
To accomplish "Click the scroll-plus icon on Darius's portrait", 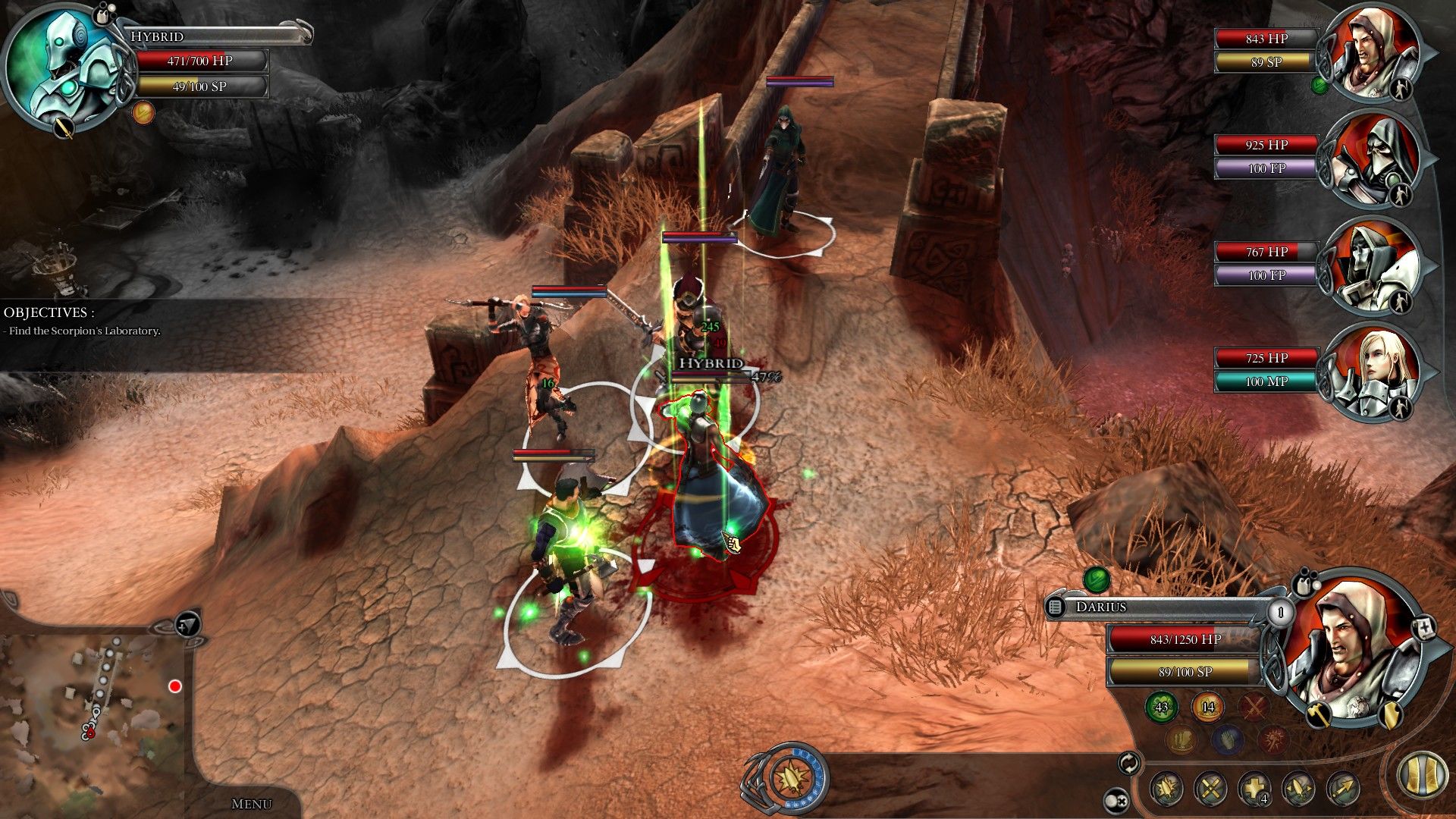I will (x=1426, y=629).
